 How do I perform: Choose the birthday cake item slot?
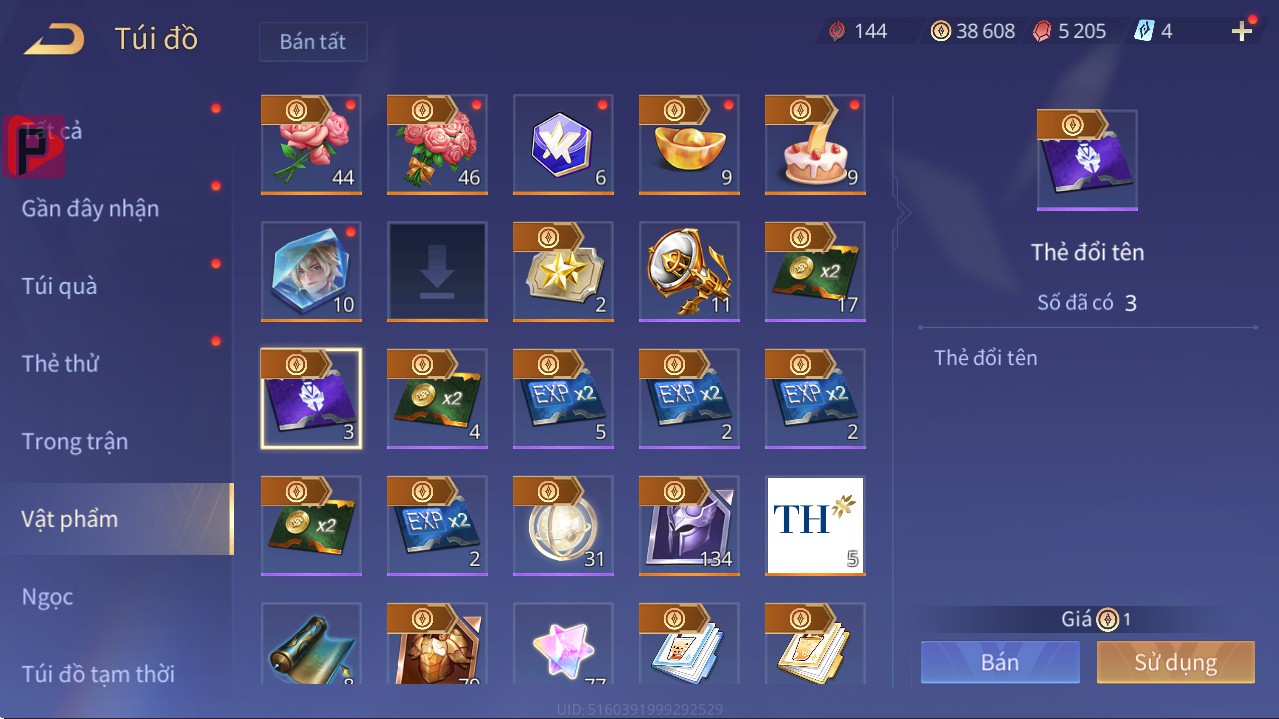(815, 145)
